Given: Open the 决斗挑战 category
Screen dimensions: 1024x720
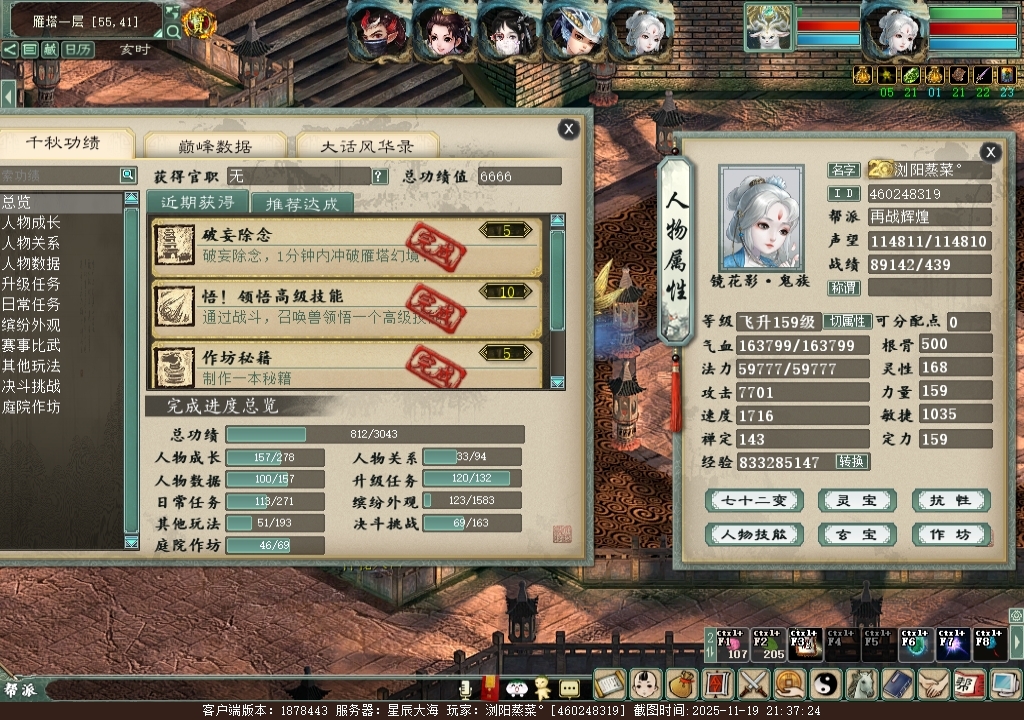Looking at the screenshot, I should point(31,386).
